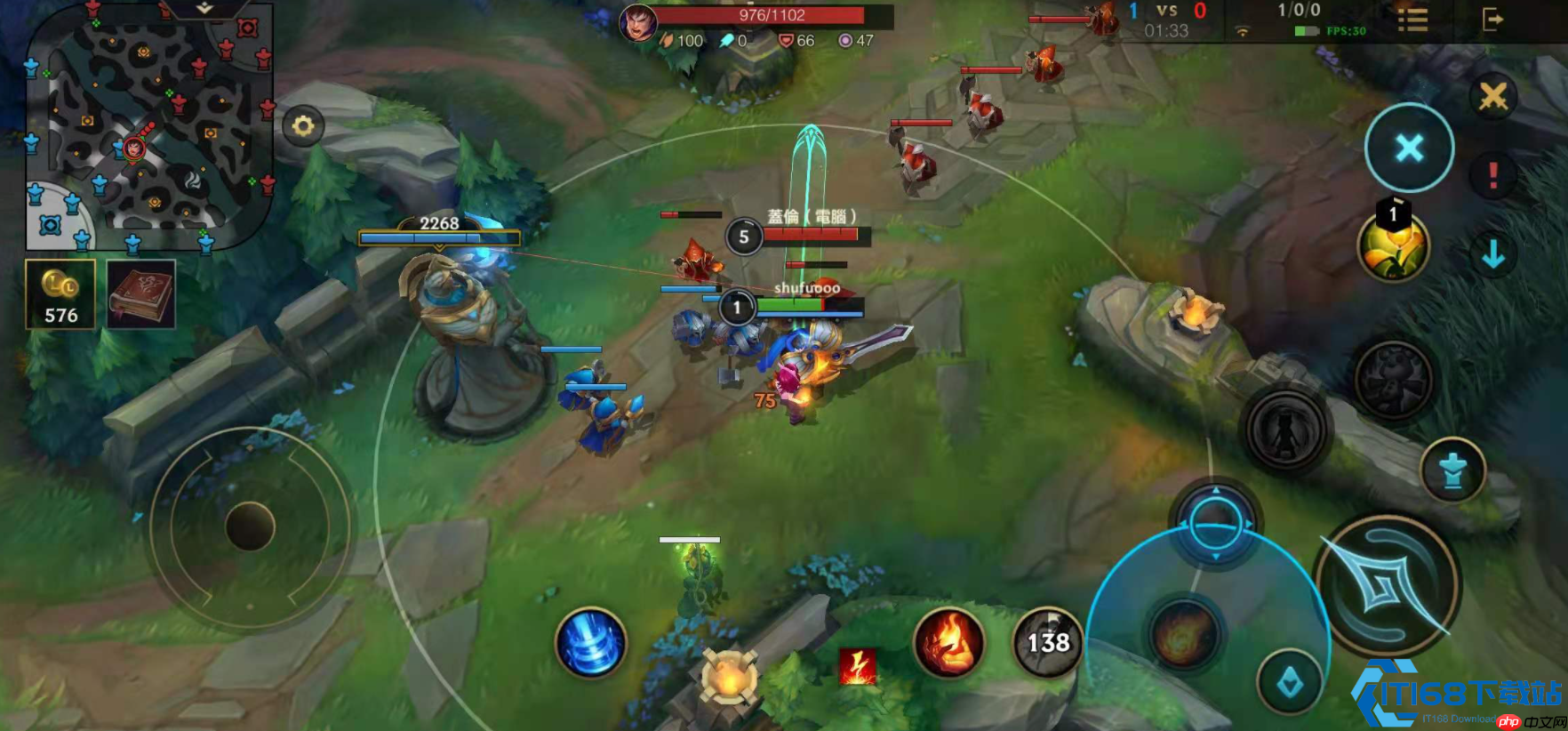1568x731 pixels.
Task: Click the blue down arrow button
Action: 1493,255
